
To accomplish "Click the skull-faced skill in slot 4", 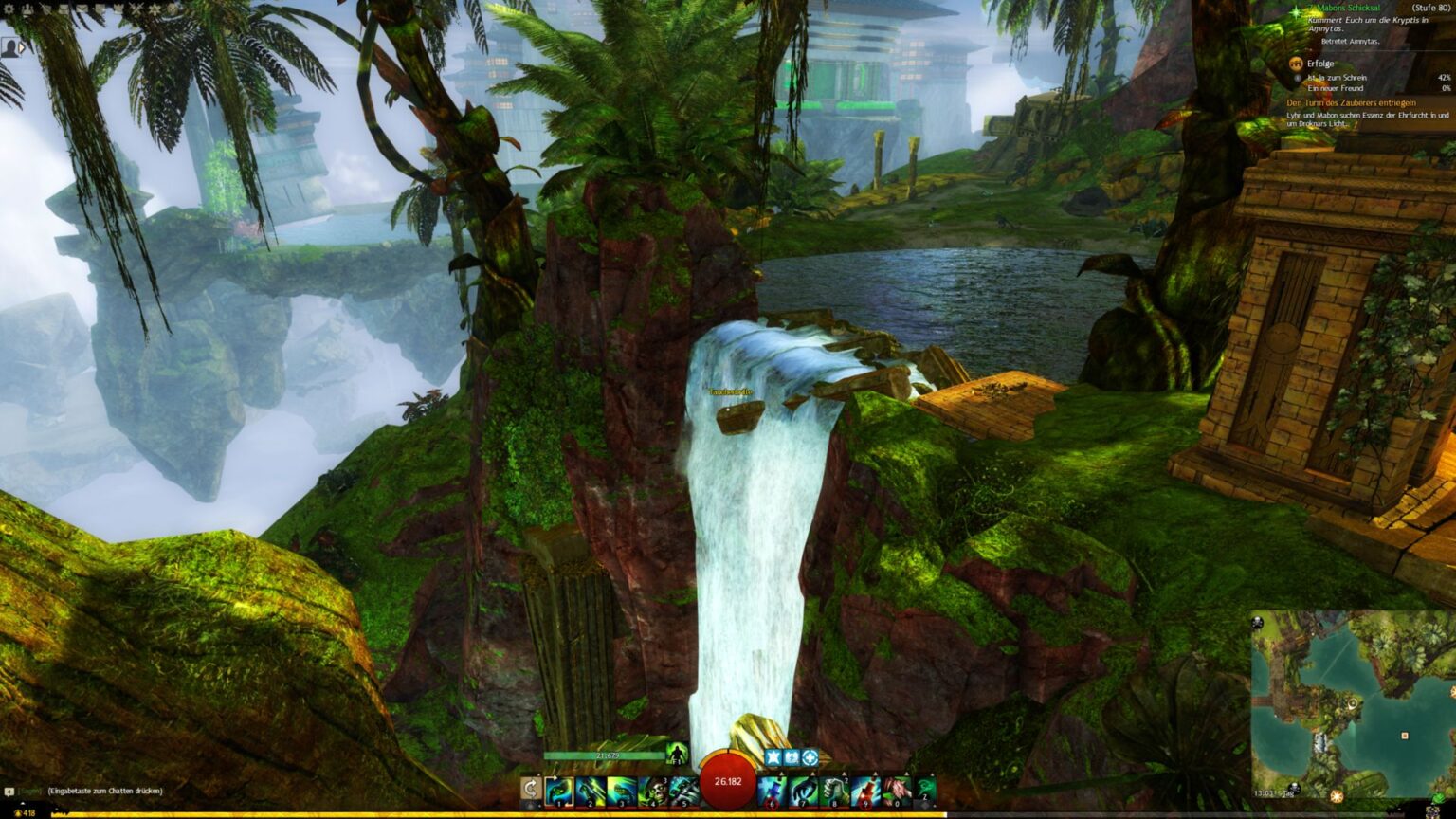I will pyautogui.click(x=651, y=789).
